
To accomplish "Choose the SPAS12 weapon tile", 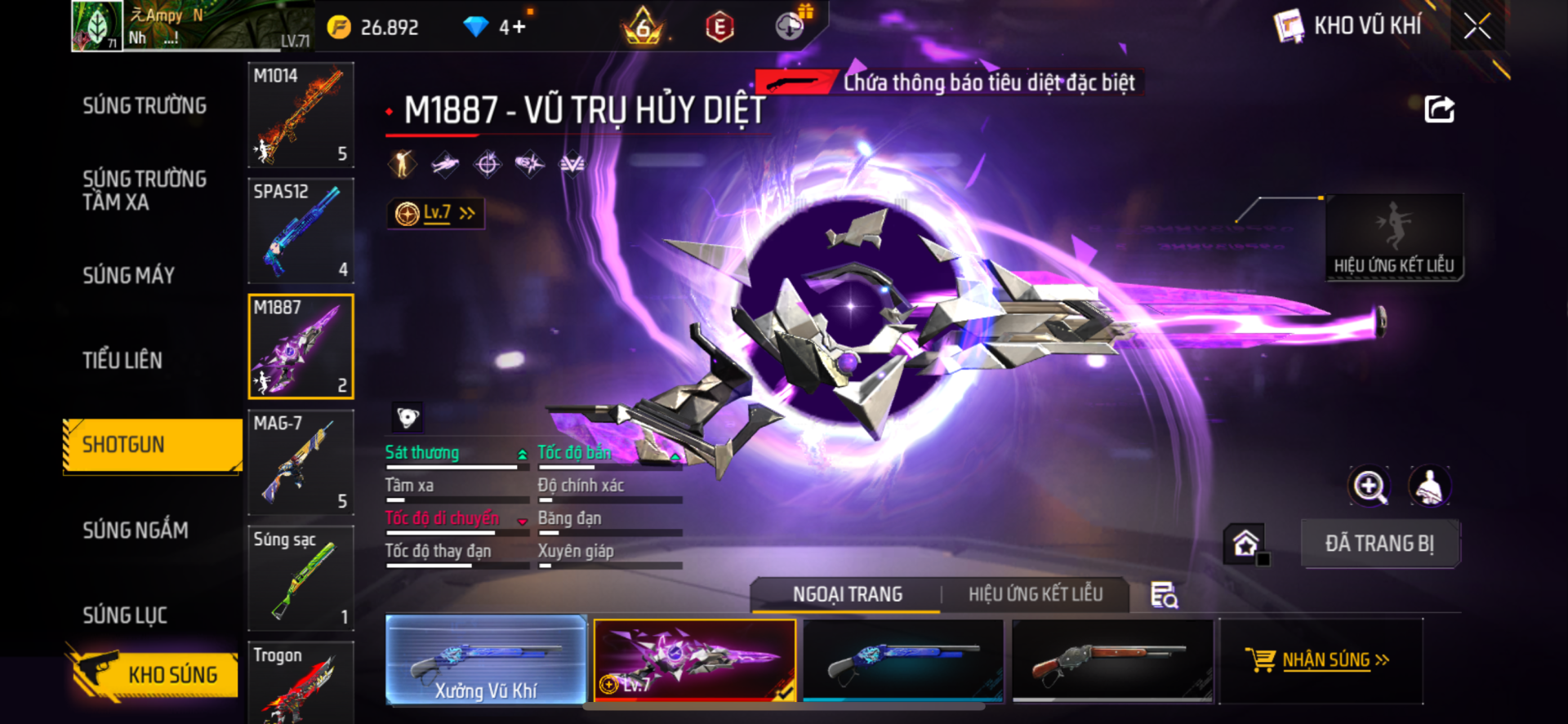I will [301, 231].
